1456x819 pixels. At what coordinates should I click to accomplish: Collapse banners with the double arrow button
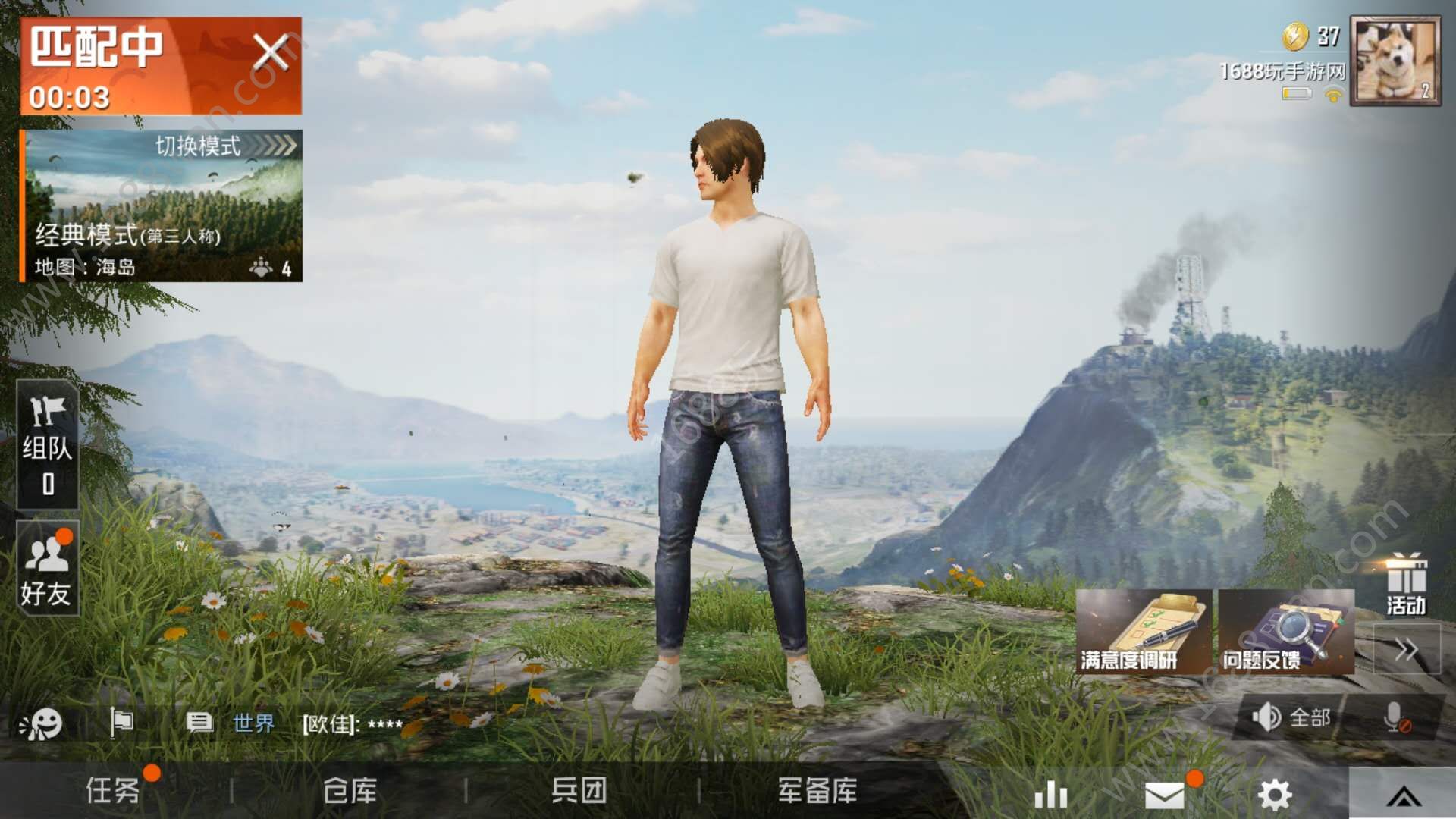tap(1407, 650)
